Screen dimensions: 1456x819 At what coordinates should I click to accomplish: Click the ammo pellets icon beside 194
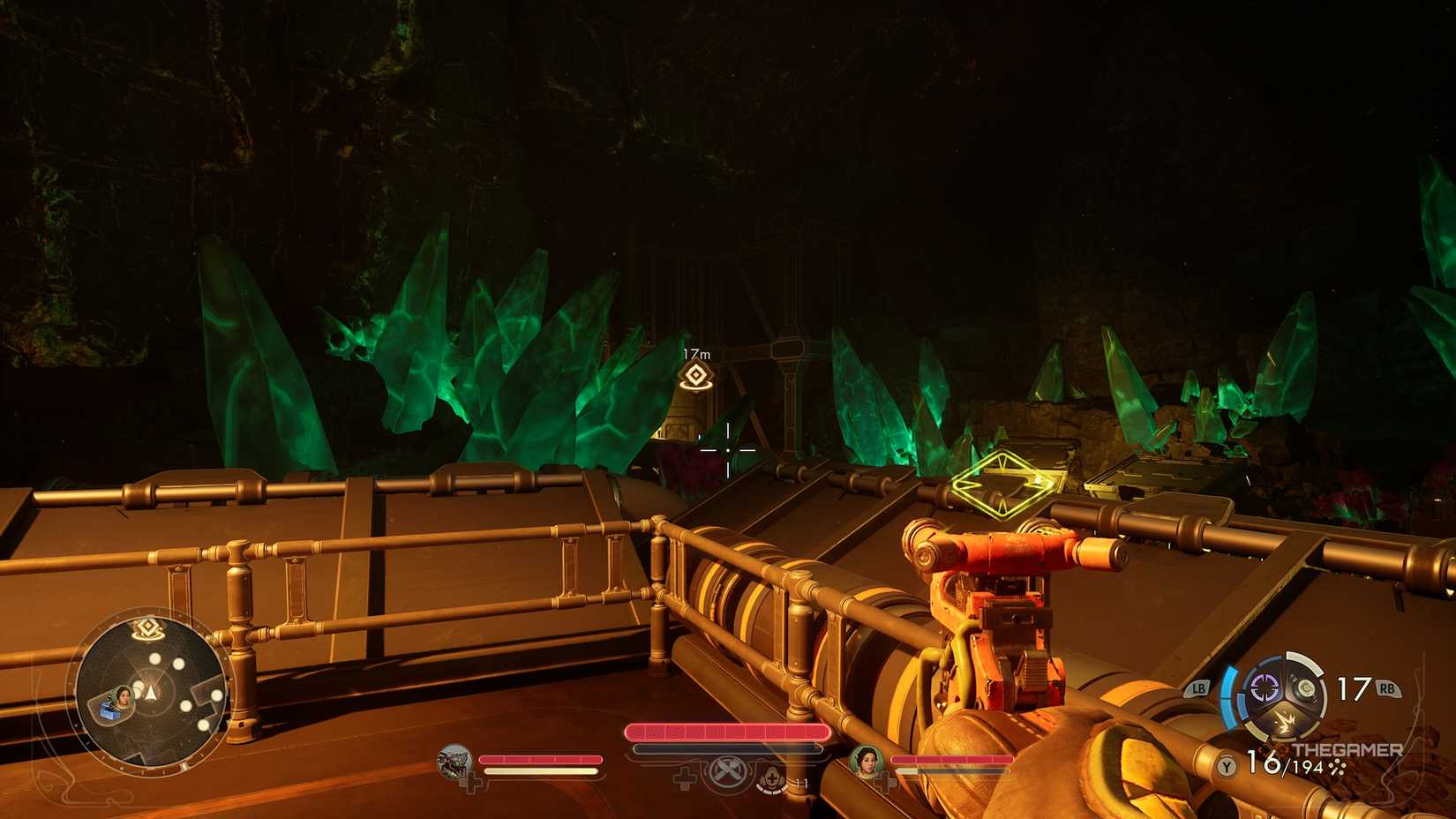coord(1338,767)
